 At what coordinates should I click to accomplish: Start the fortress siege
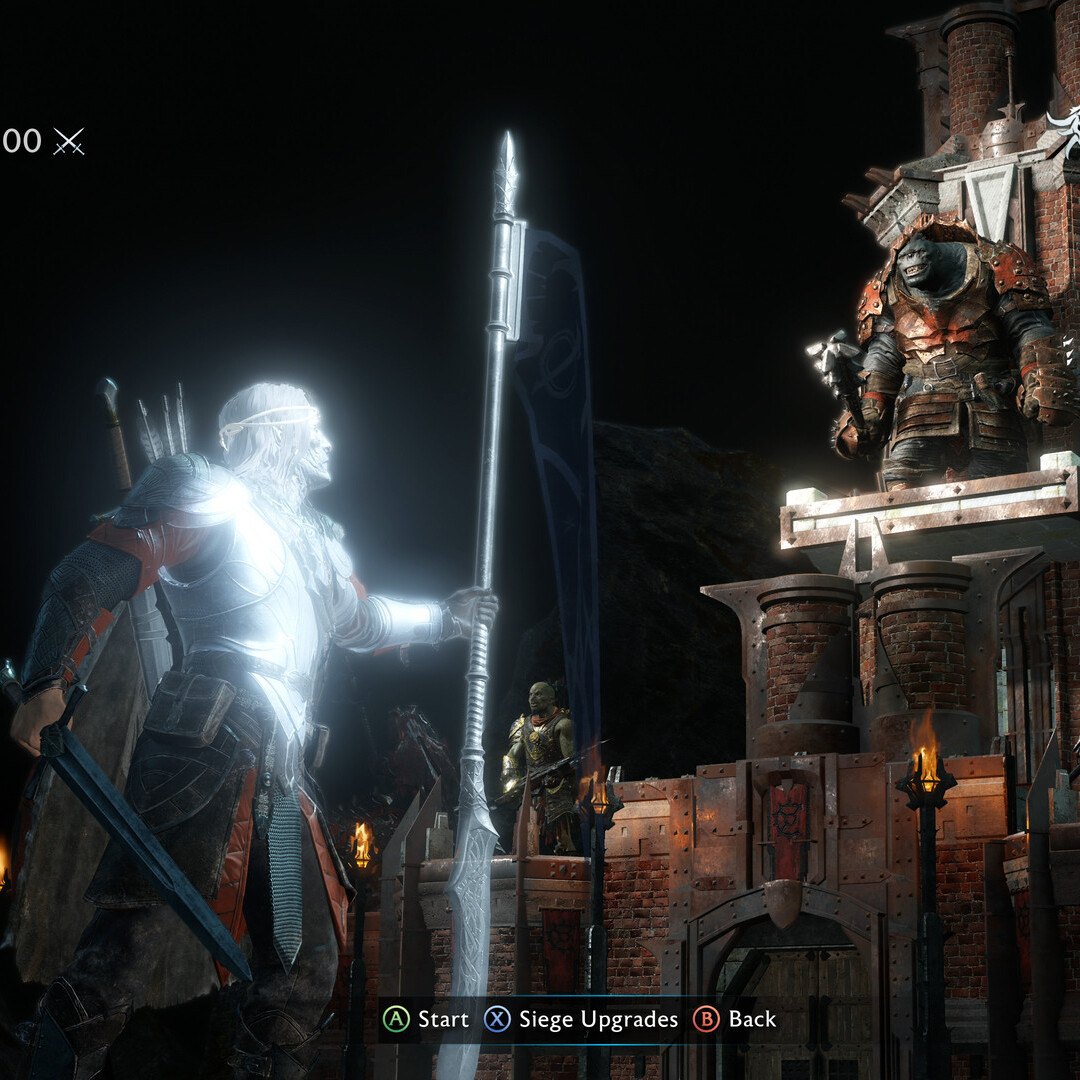[x=427, y=1019]
